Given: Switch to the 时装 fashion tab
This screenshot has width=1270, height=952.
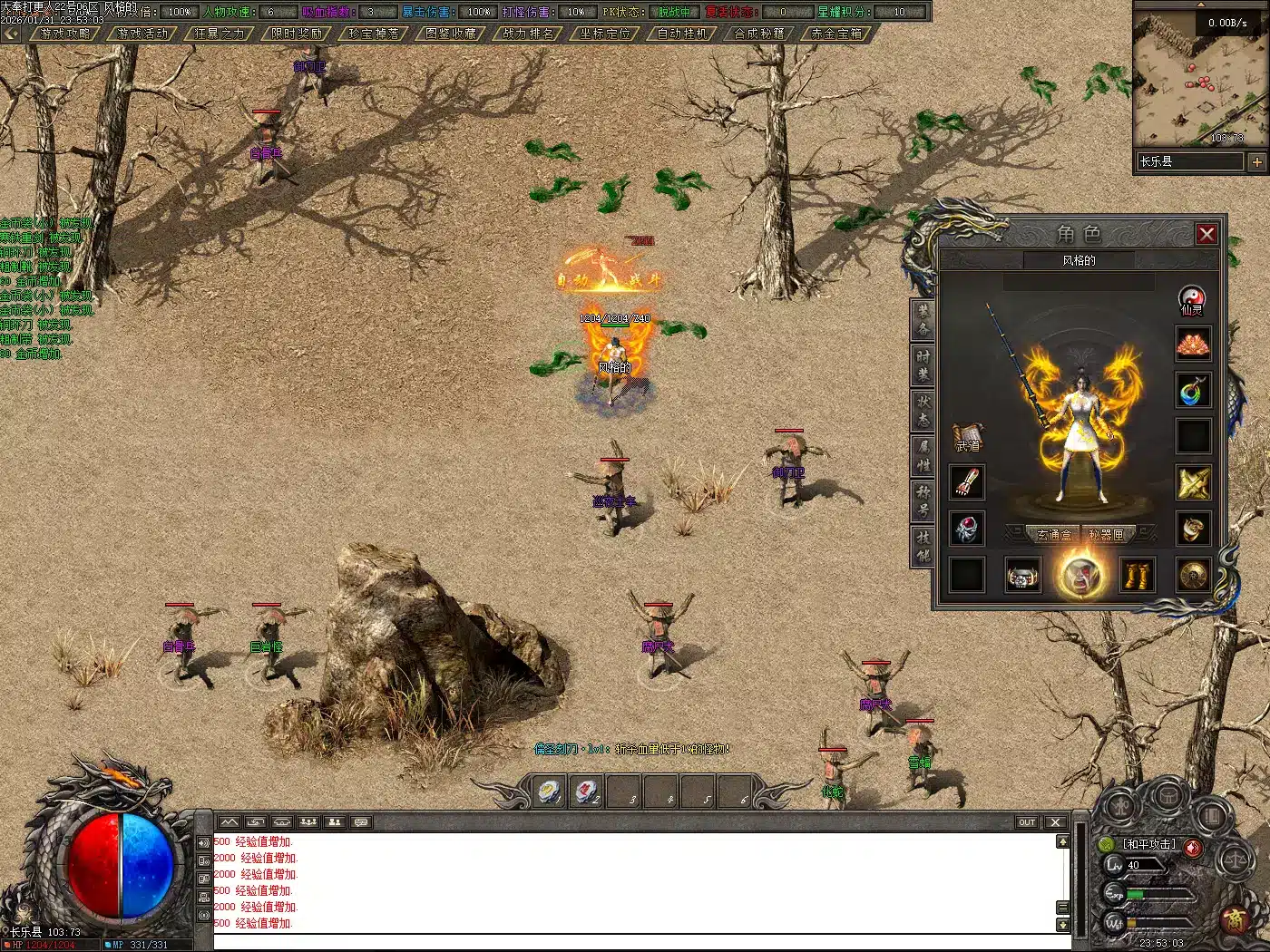Looking at the screenshot, I should click(x=923, y=365).
